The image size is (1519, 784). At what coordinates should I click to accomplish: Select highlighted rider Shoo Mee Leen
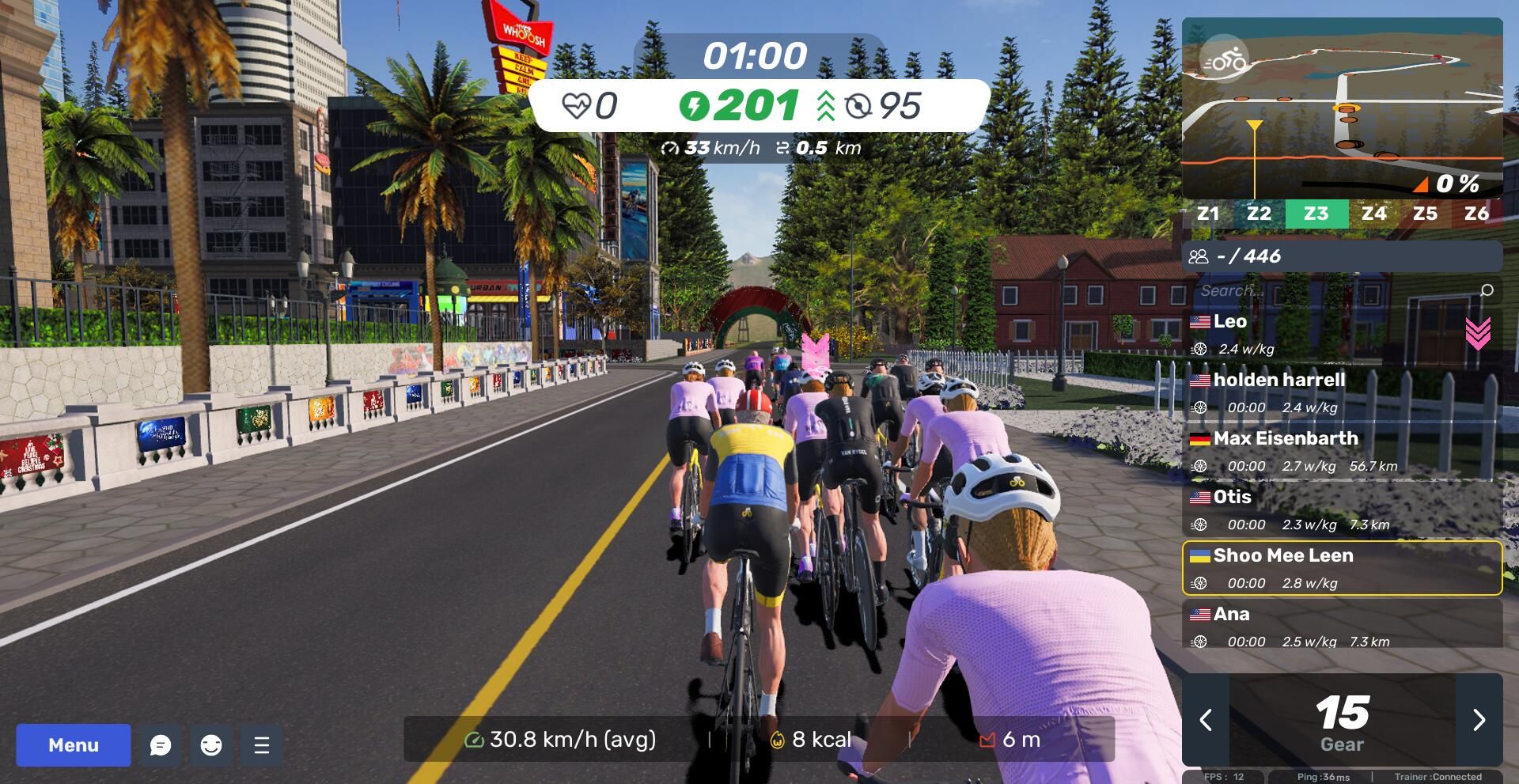point(1342,568)
